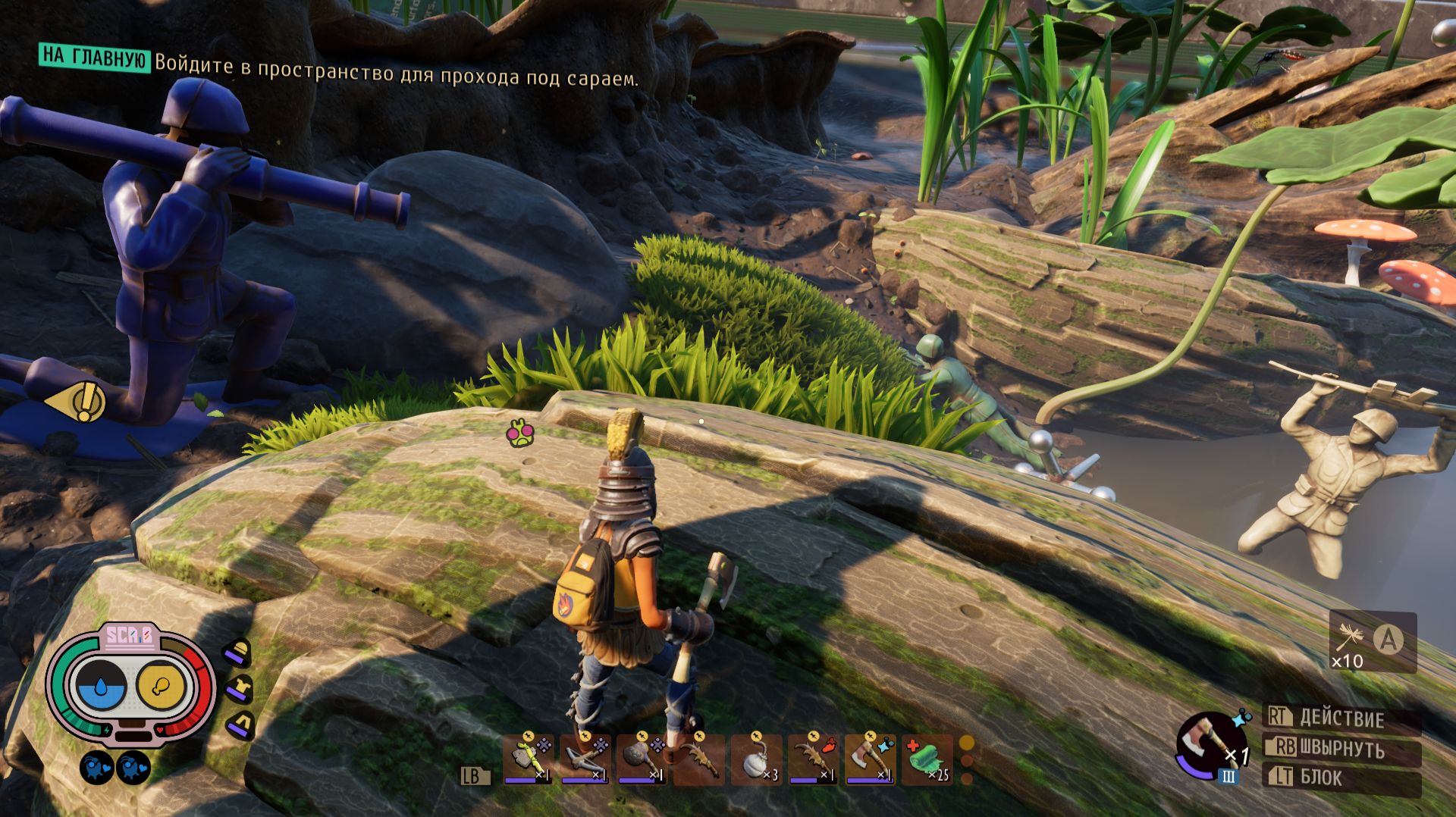Choose the round-headed club hotbar slot

642,760
